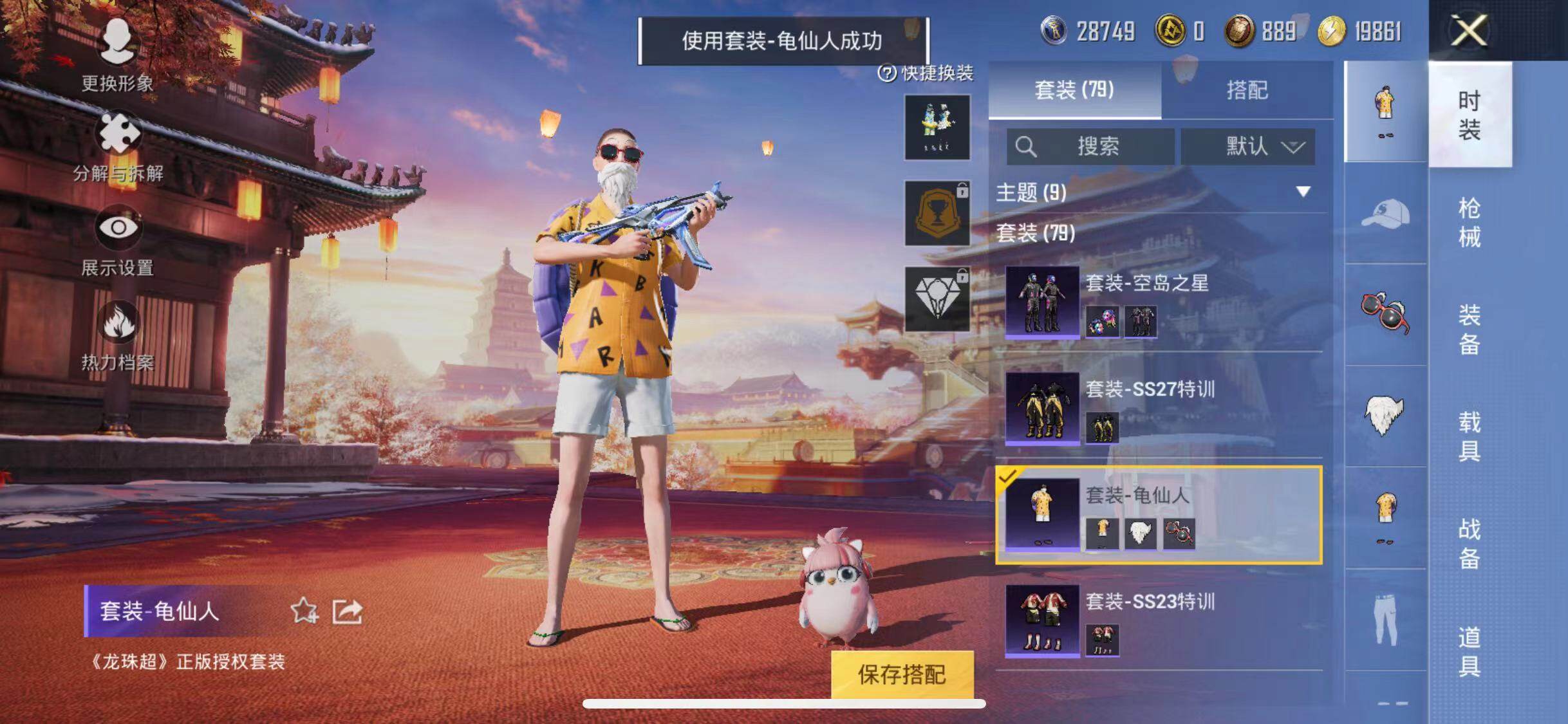1568x724 pixels.
Task: Expand the 主题 (9) section
Action: (1303, 192)
